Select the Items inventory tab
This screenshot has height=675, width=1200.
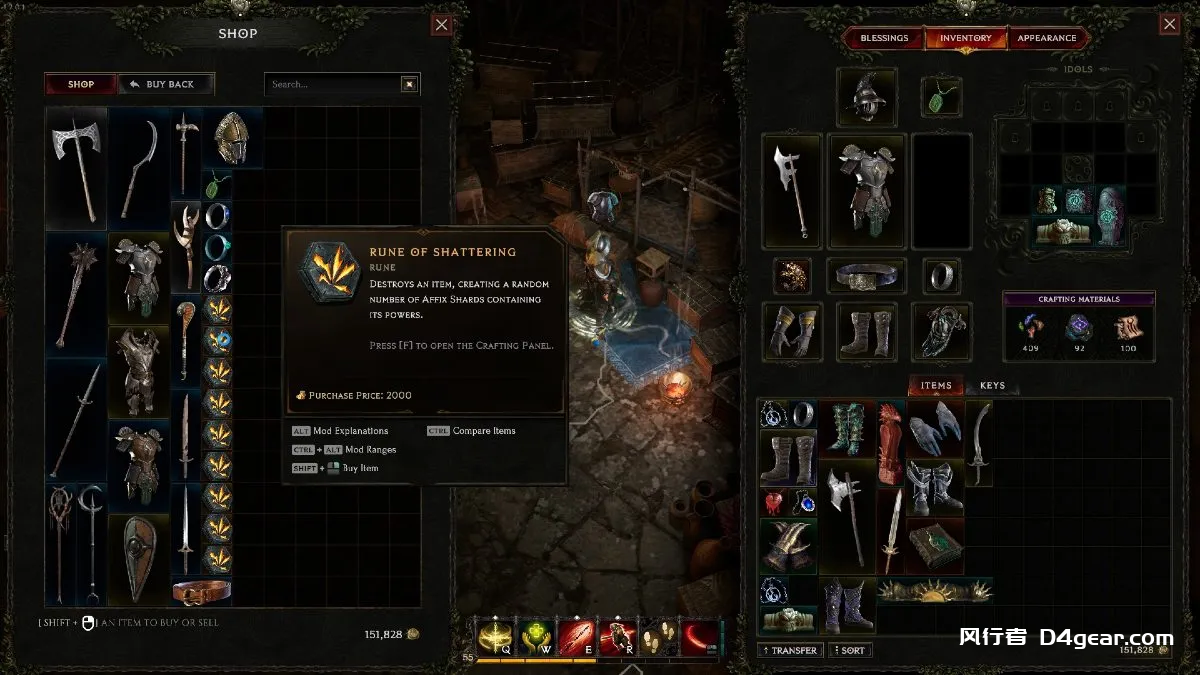click(936, 386)
